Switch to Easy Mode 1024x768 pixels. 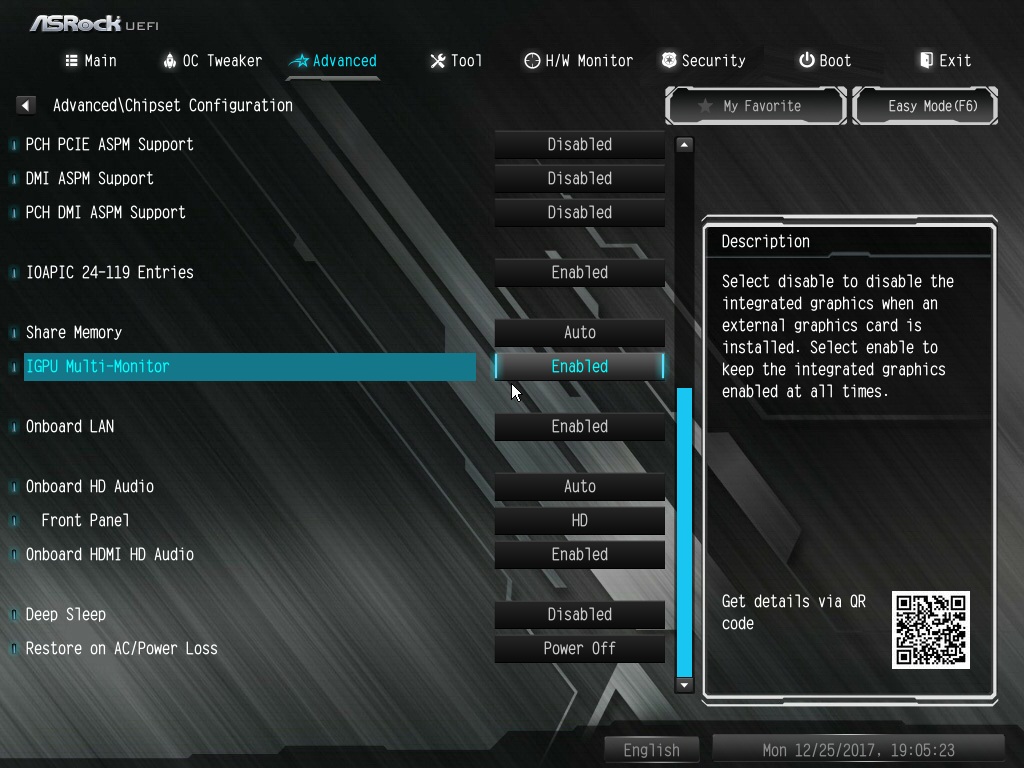click(925, 106)
